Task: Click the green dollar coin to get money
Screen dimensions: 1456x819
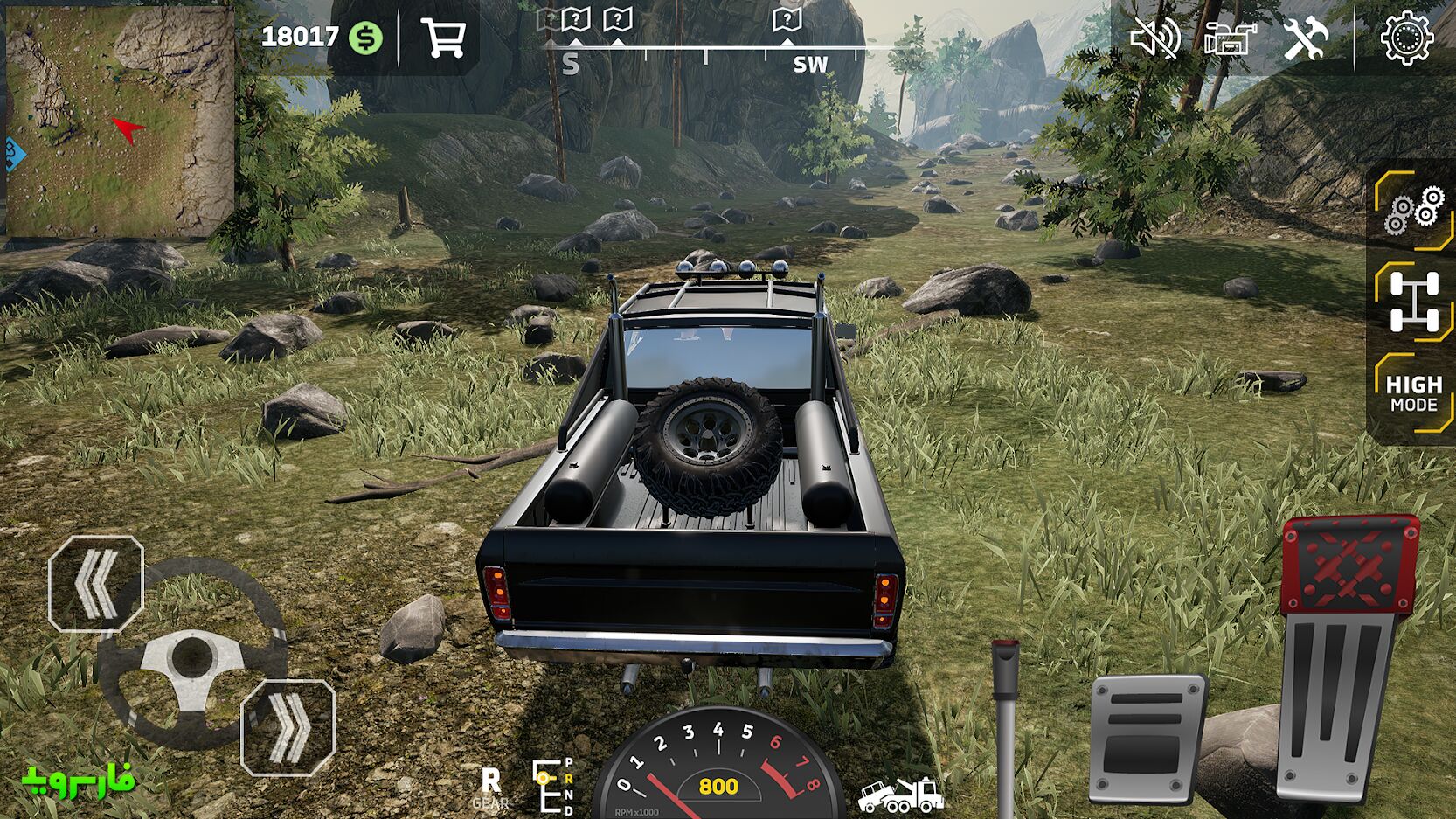Action: 367,38
